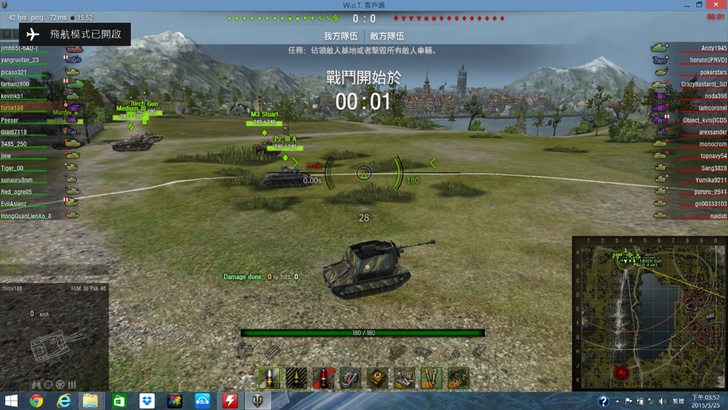The width and height of the screenshot is (728, 410).
Task: Open Google Chrome from the taskbar
Action: (36, 400)
